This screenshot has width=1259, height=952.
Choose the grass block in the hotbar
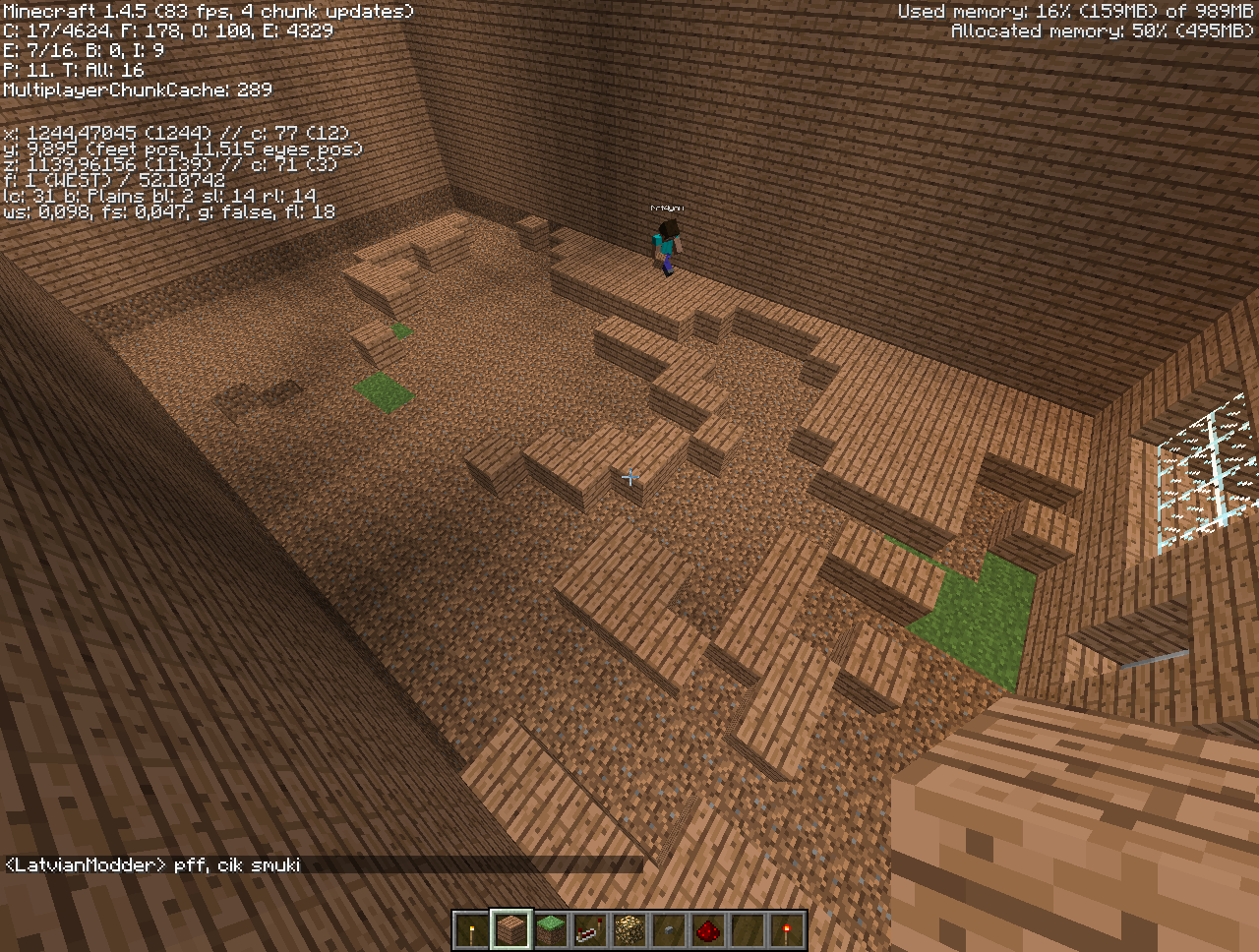pyautogui.click(x=551, y=930)
